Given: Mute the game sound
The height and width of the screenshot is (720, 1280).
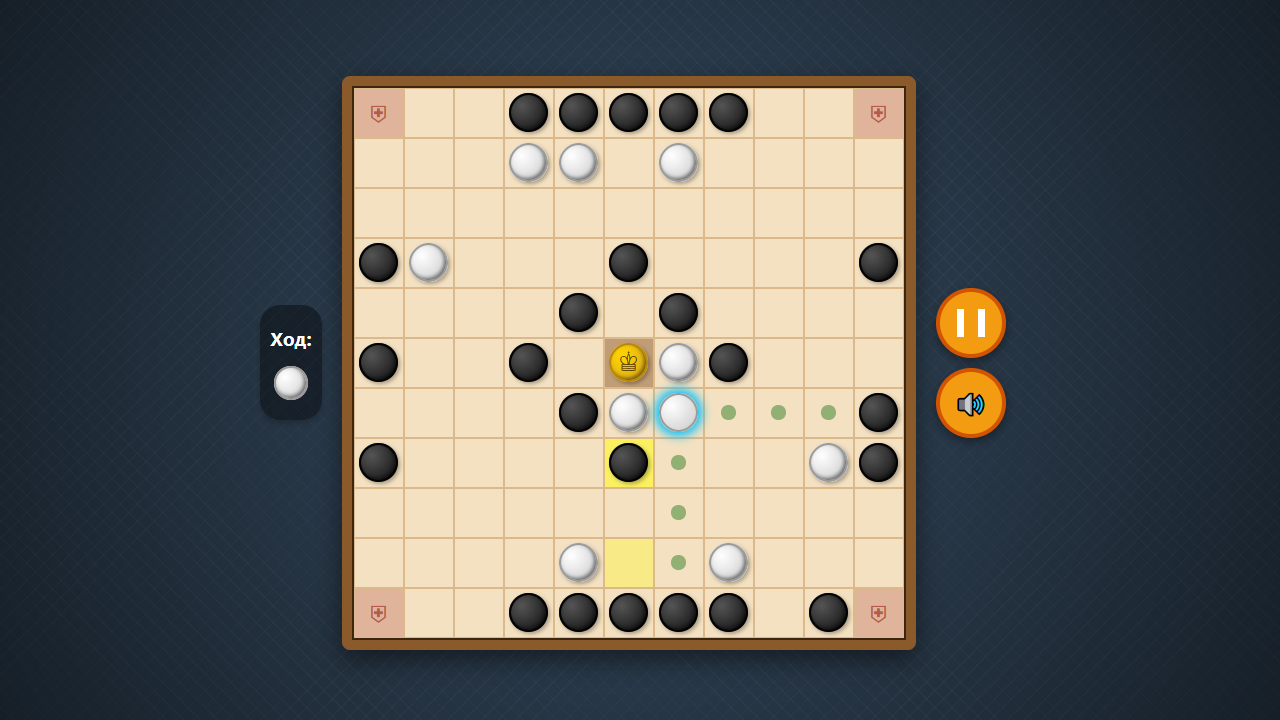Looking at the screenshot, I should tap(970, 403).
